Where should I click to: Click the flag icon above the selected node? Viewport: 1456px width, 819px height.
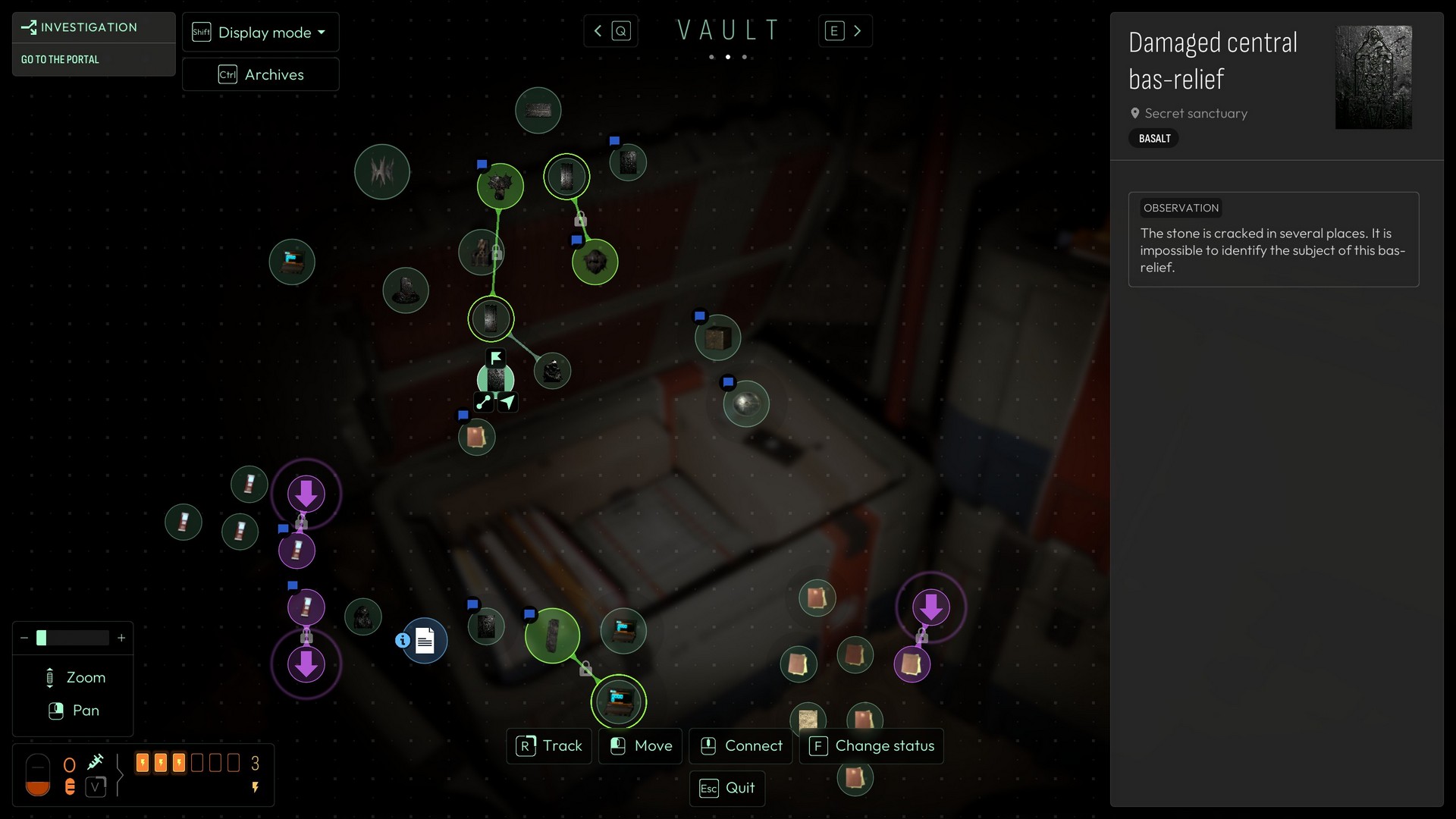coord(496,356)
